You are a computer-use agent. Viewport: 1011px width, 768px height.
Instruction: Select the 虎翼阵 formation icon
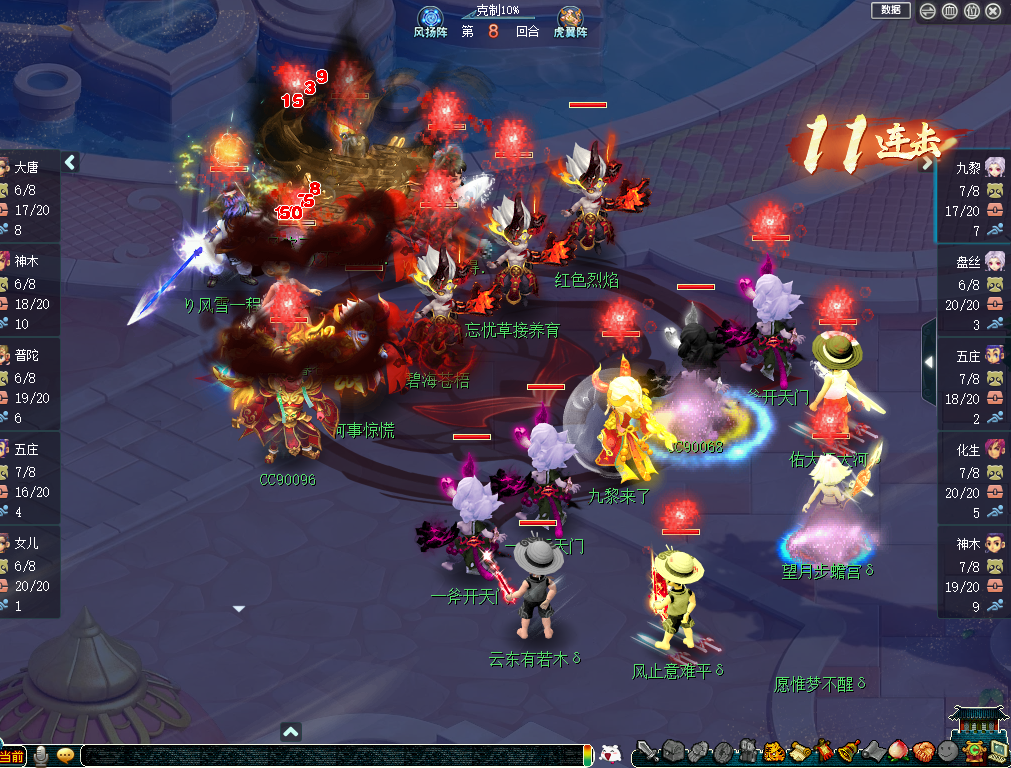click(571, 20)
